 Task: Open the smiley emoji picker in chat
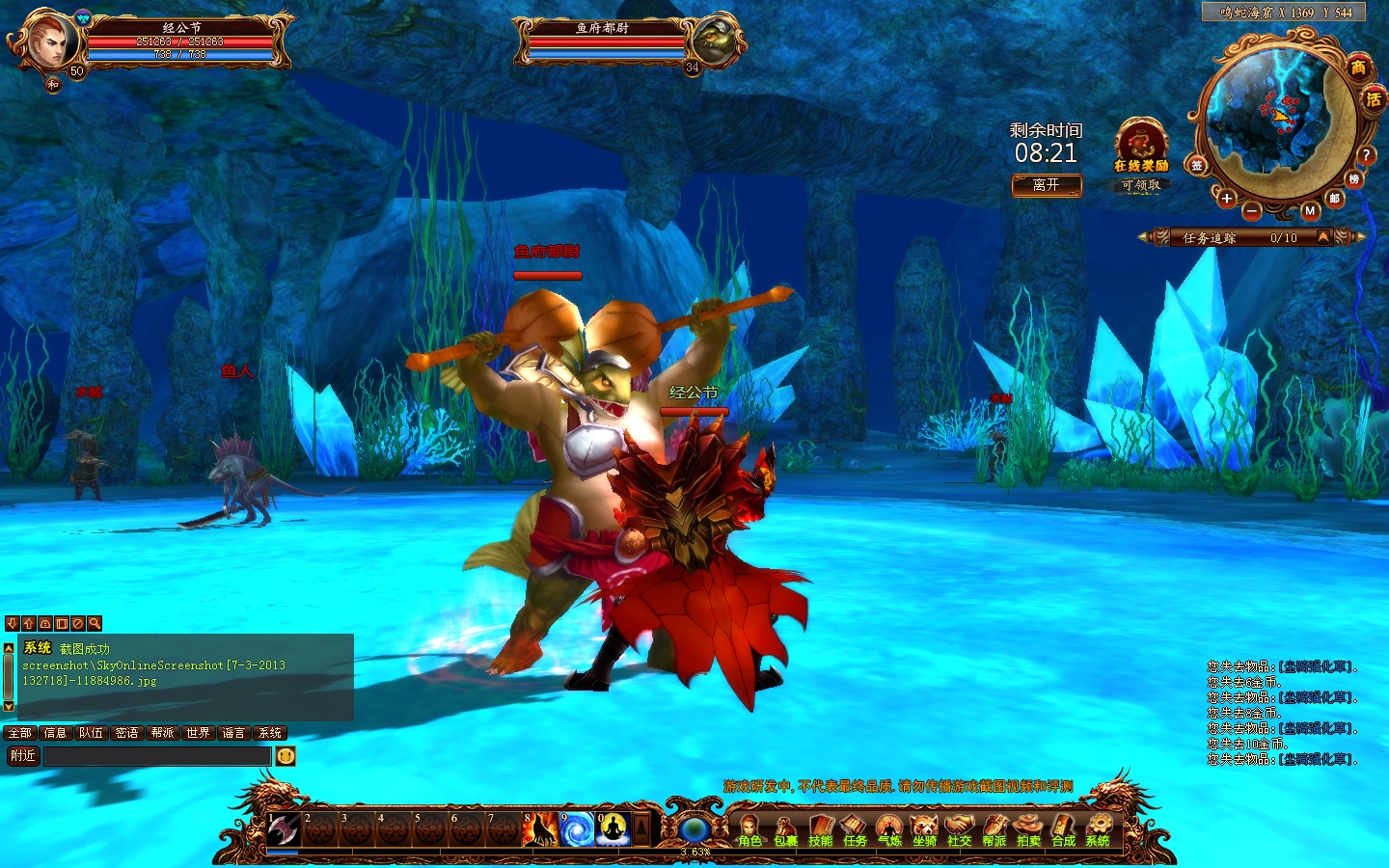[286, 756]
